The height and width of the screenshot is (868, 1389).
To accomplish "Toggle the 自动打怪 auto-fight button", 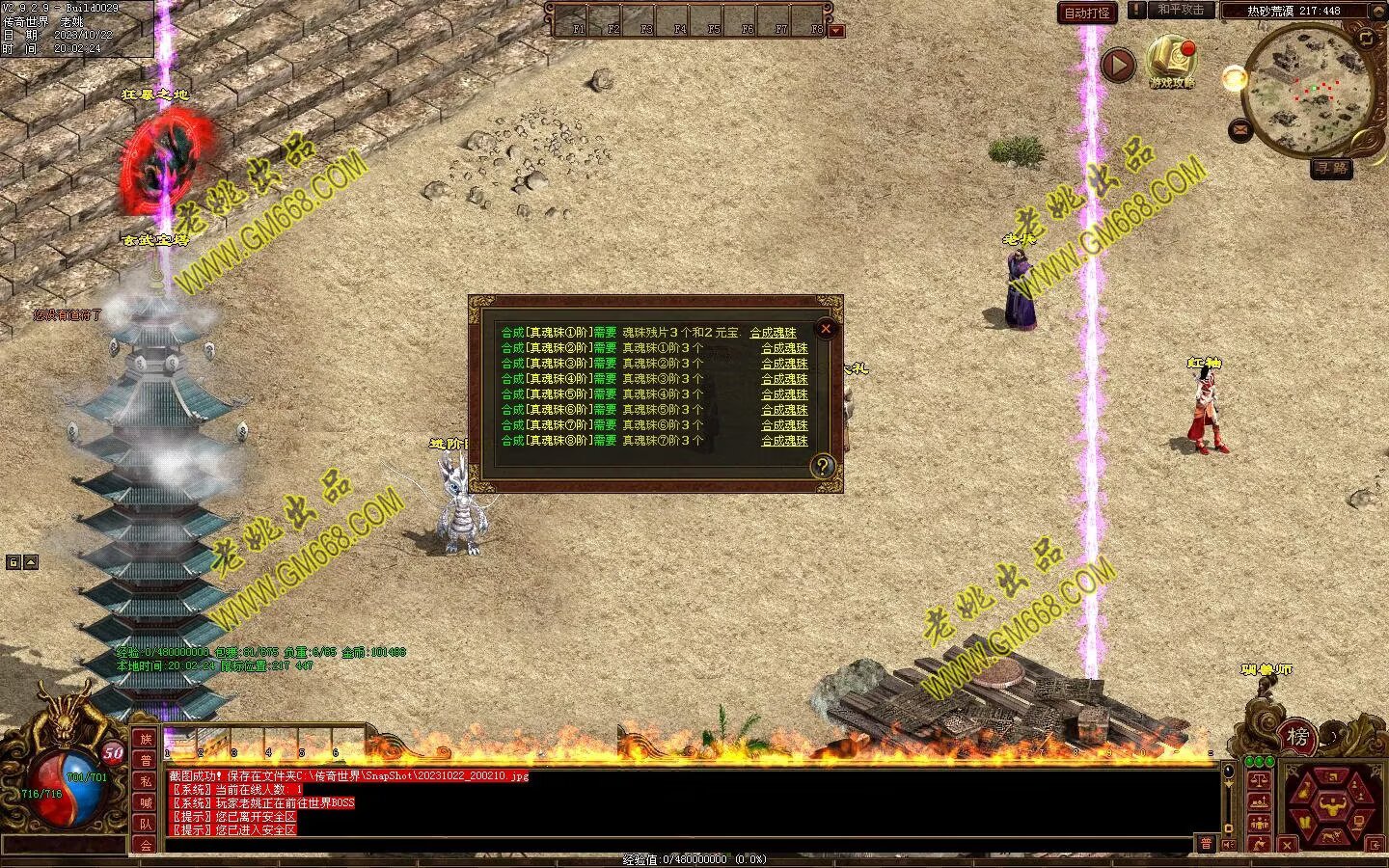I will click(1087, 13).
